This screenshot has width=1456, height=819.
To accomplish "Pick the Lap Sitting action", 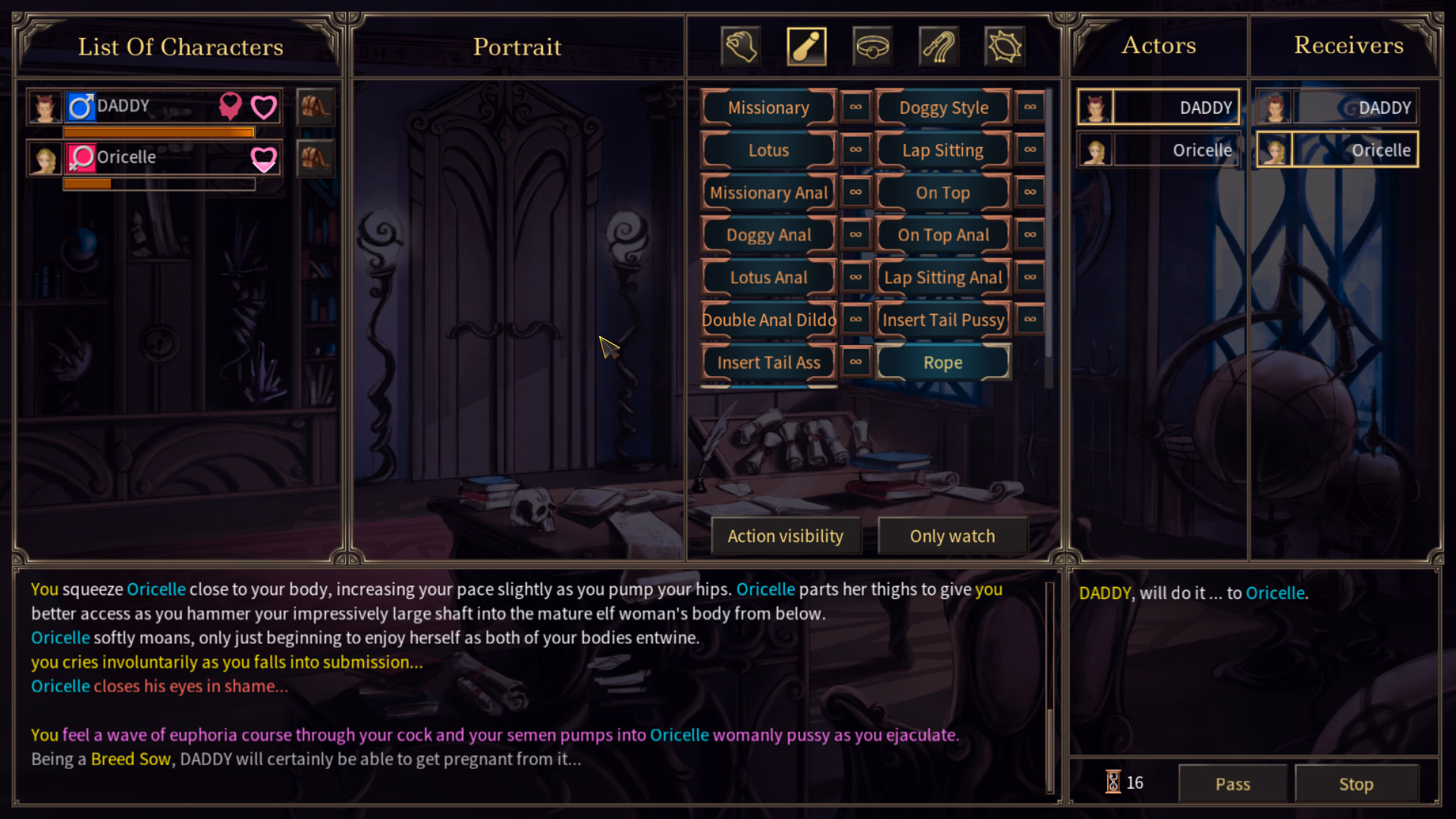I will [943, 150].
